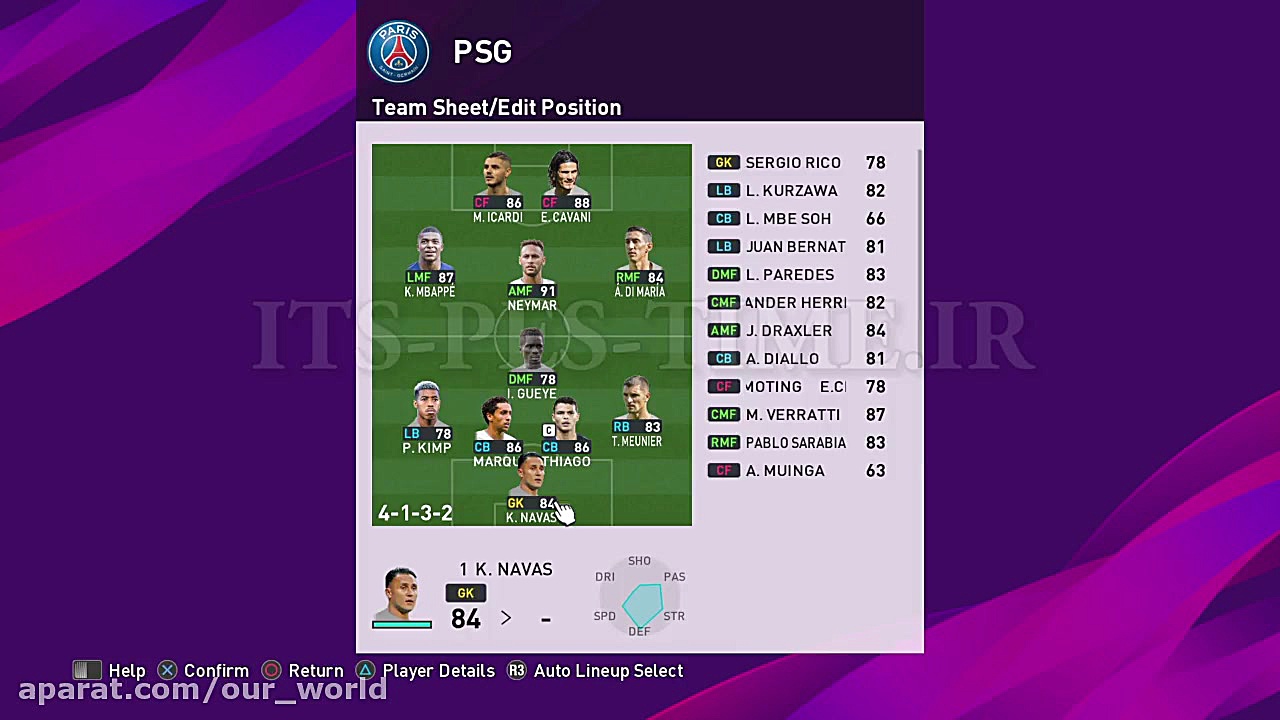Click the GK position badge beside Sergio Rico
The width and height of the screenshot is (1280, 720).
click(723, 162)
